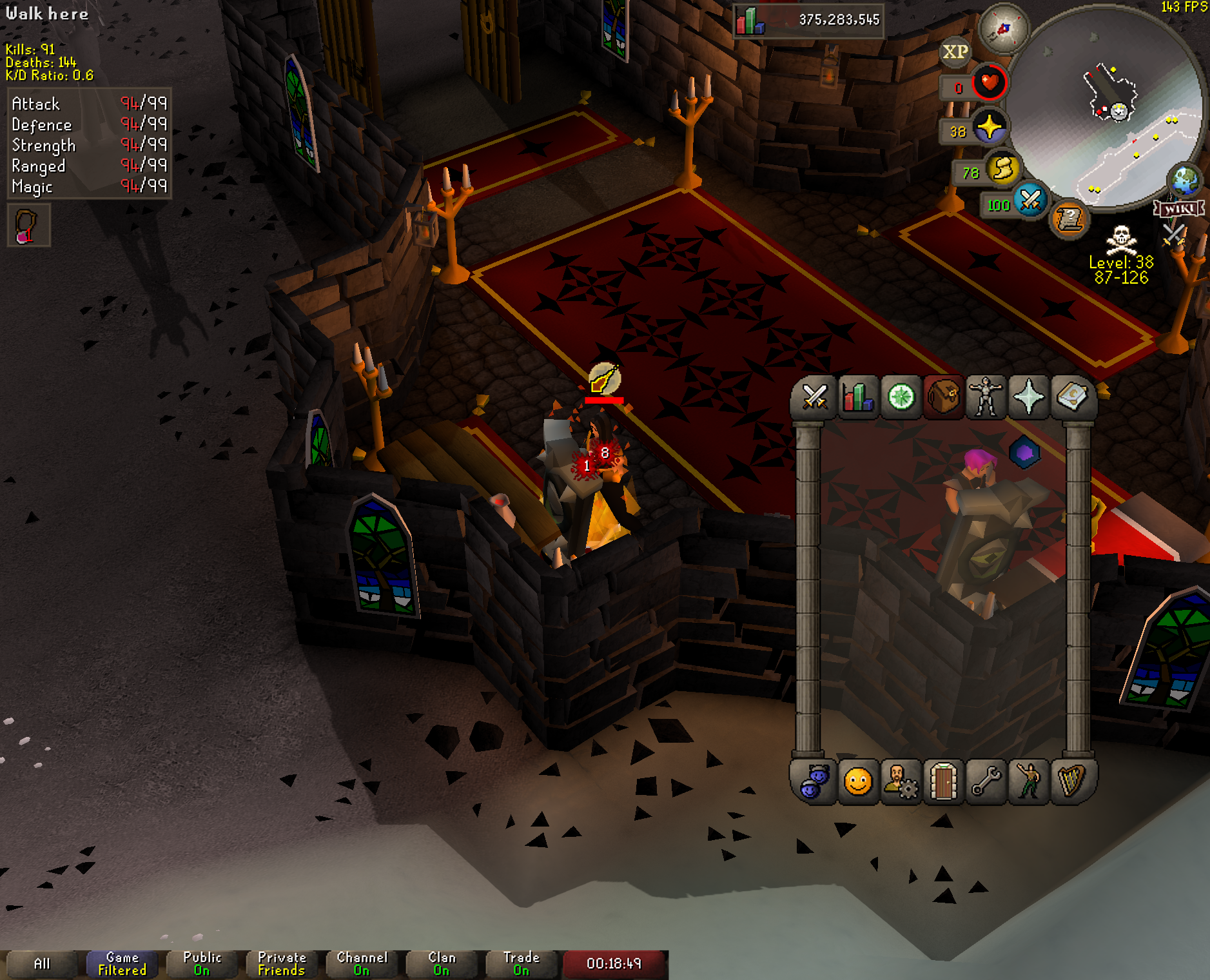Open the Music Player harp tab
1210x980 pixels.
coord(1072,782)
